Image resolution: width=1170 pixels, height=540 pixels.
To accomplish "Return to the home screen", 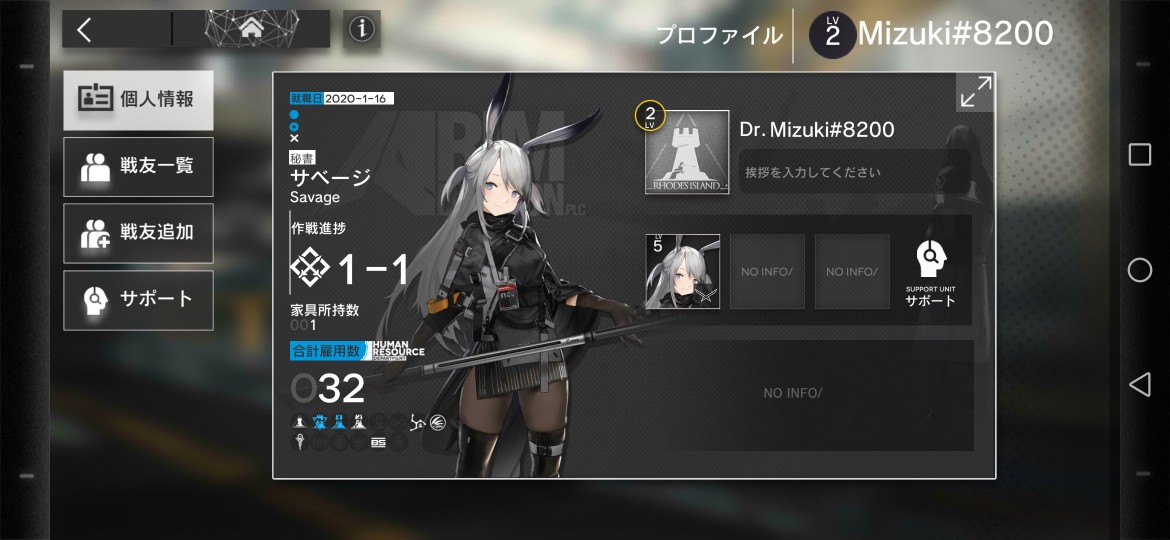I will [250, 30].
